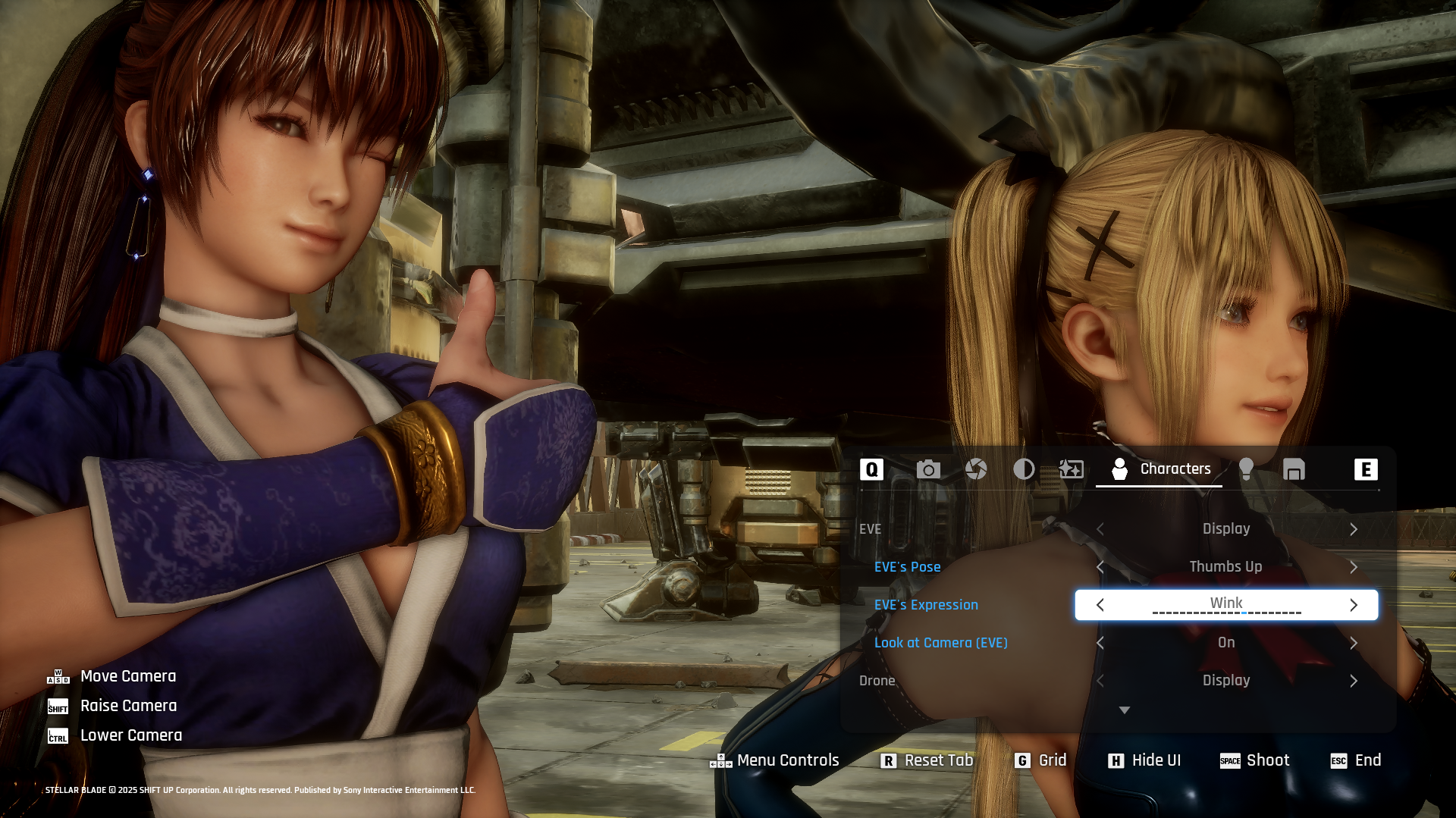Image resolution: width=1456 pixels, height=818 pixels.
Task: Click Reset Tab option
Action: (x=927, y=760)
